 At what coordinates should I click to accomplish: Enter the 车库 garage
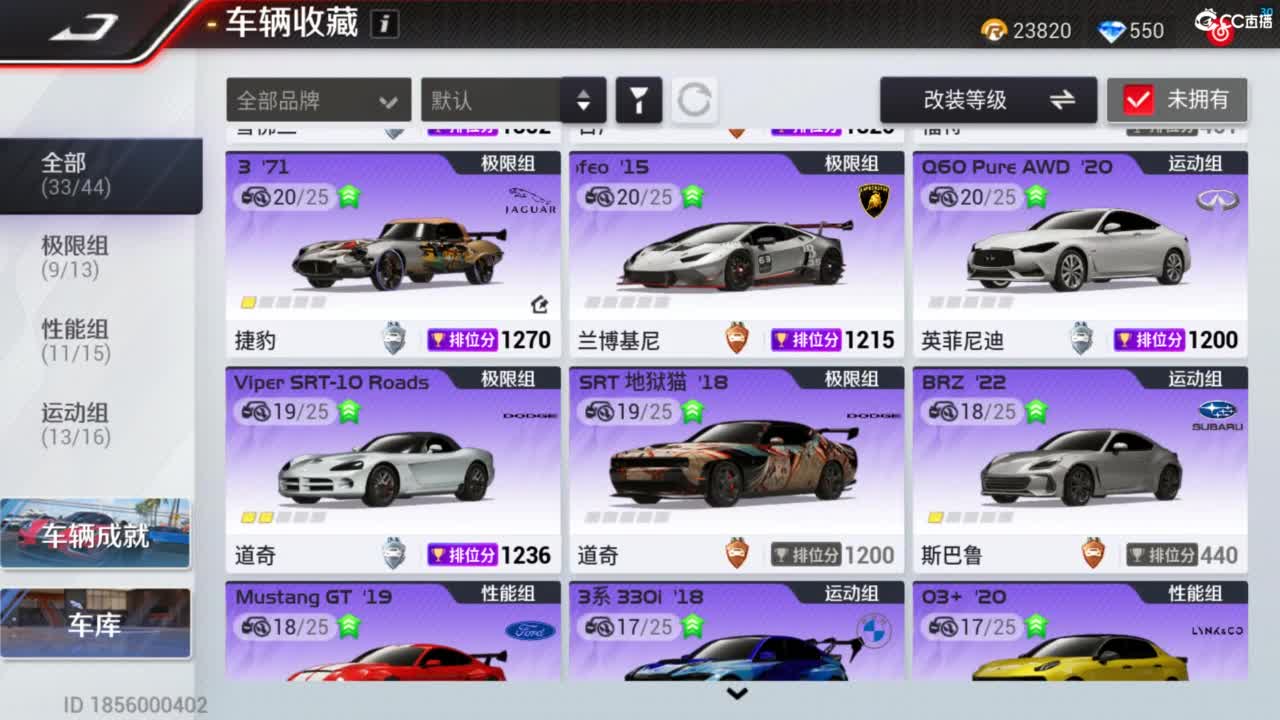95,623
